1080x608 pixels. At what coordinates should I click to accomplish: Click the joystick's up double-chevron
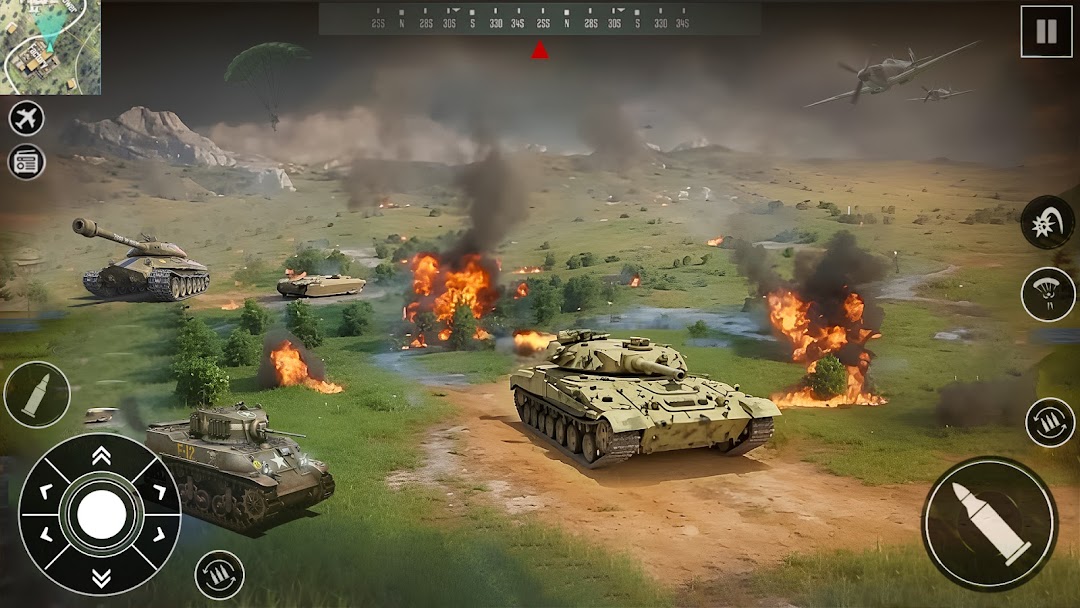click(101, 456)
